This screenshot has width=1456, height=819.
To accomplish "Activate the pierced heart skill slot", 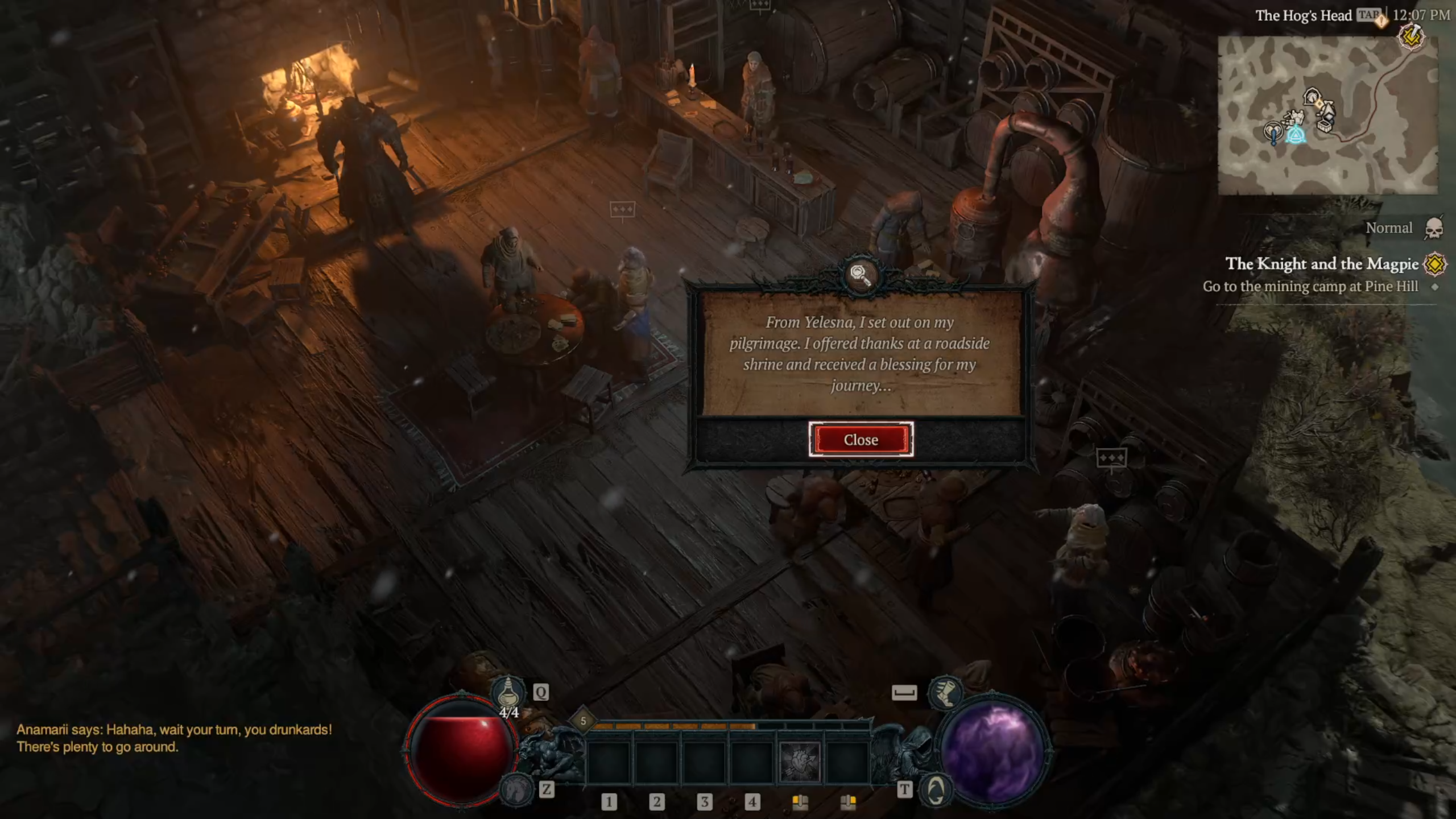I will [800, 762].
